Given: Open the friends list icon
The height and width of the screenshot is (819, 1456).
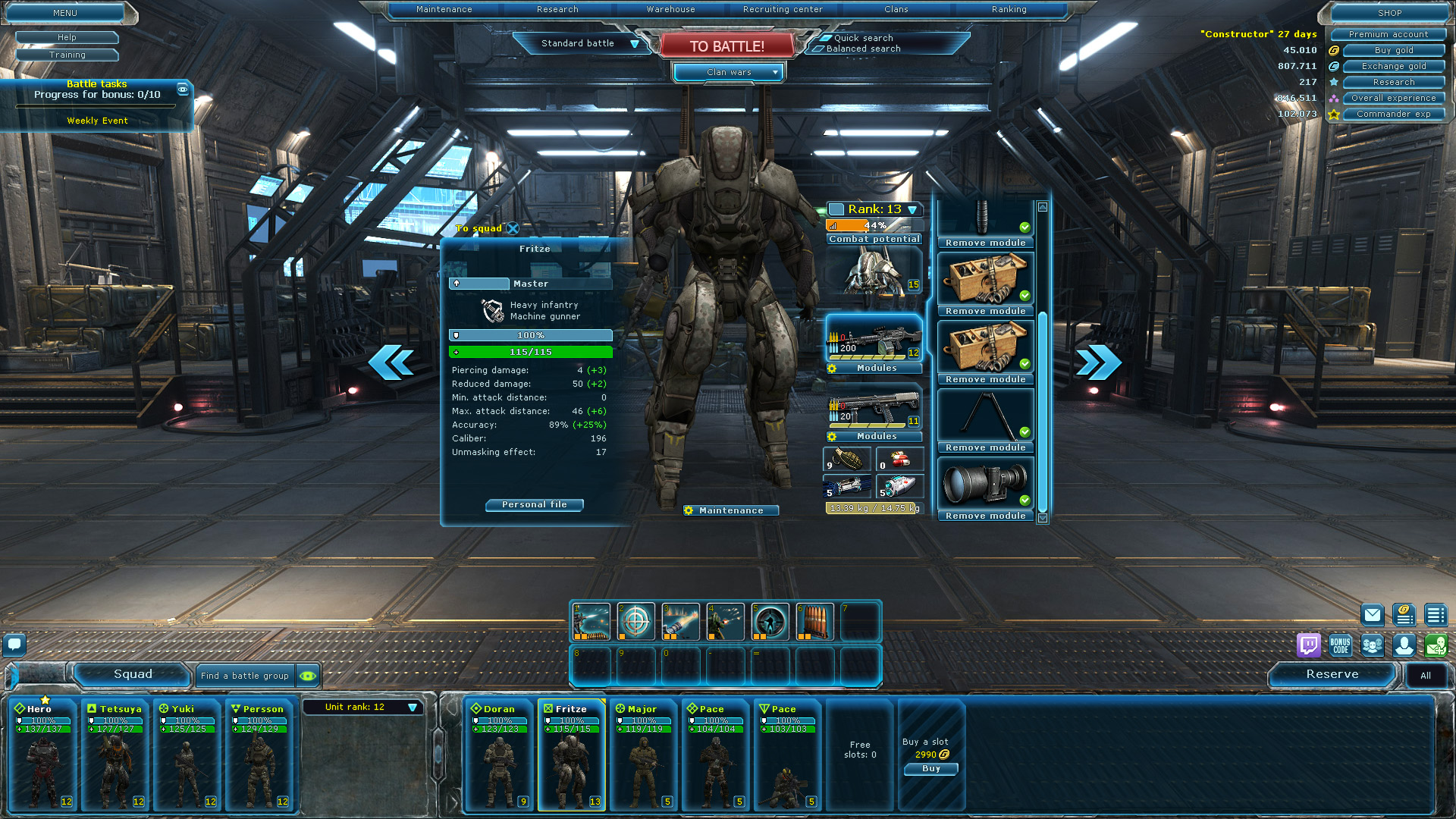Looking at the screenshot, I should tap(1373, 646).
